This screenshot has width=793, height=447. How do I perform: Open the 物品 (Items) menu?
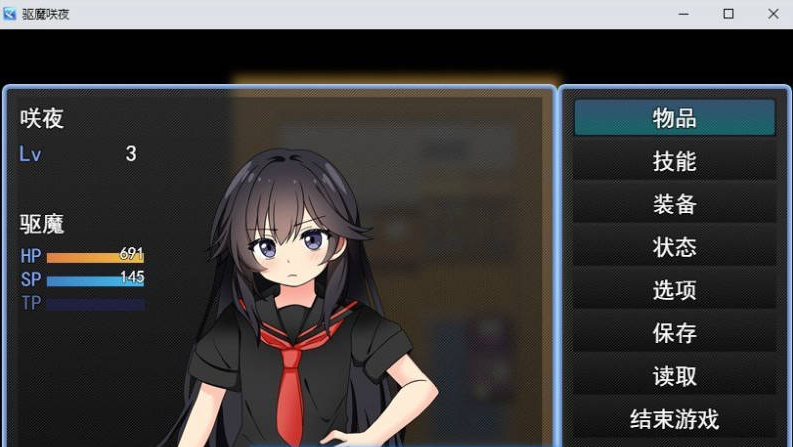click(674, 118)
